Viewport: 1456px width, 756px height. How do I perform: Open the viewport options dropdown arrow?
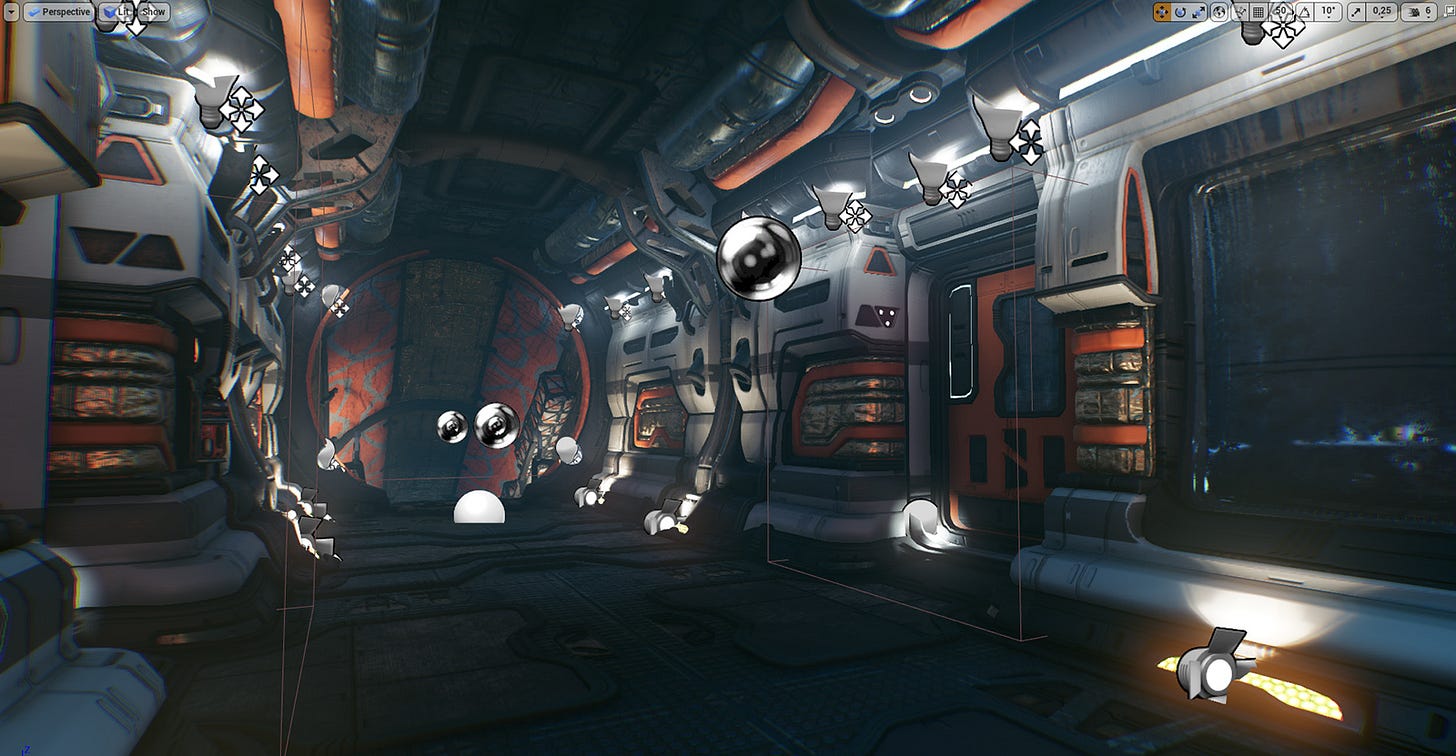12,12
